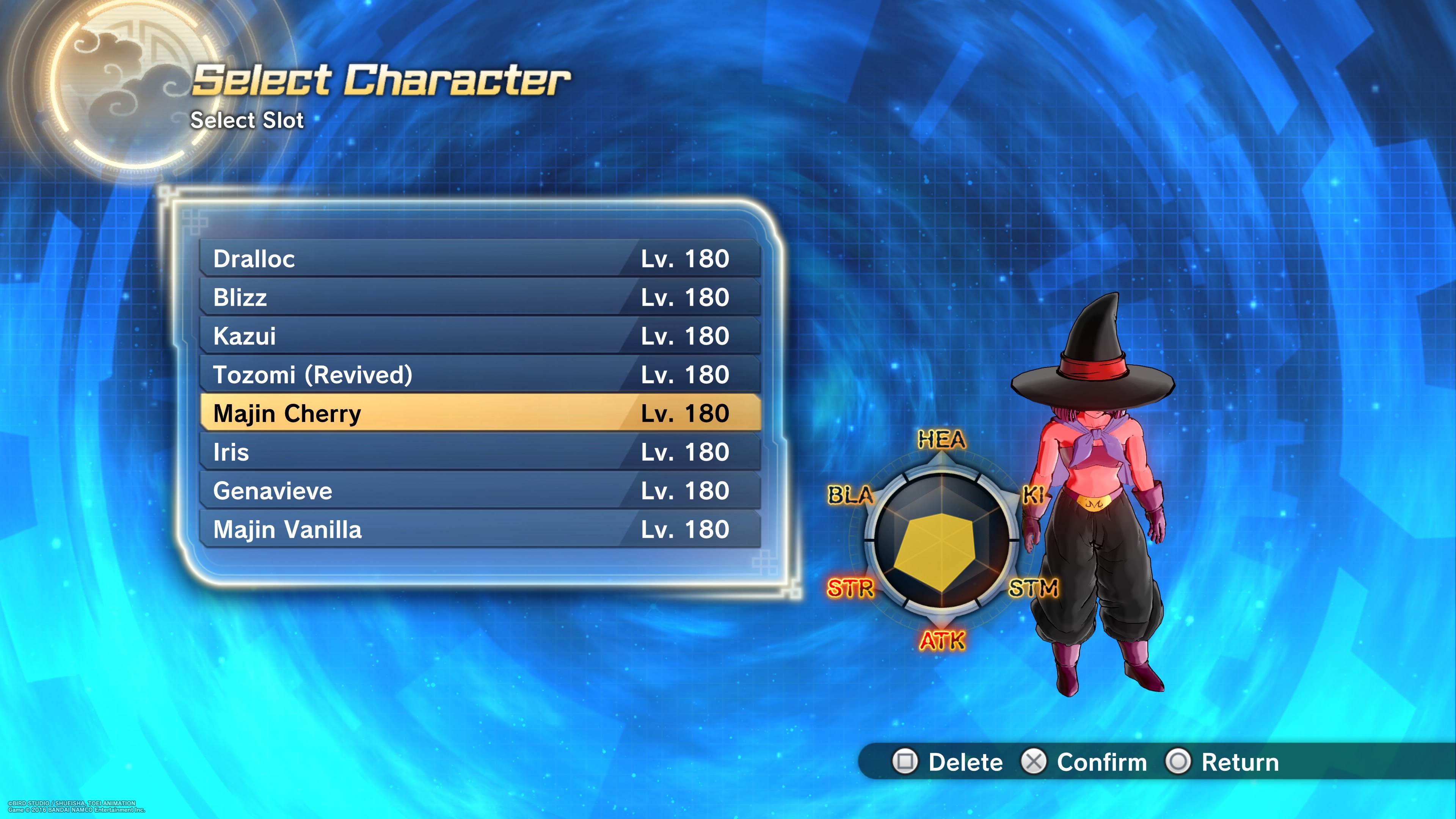The height and width of the screenshot is (819, 1456).
Task: Delete the selected character
Action: (948, 762)
